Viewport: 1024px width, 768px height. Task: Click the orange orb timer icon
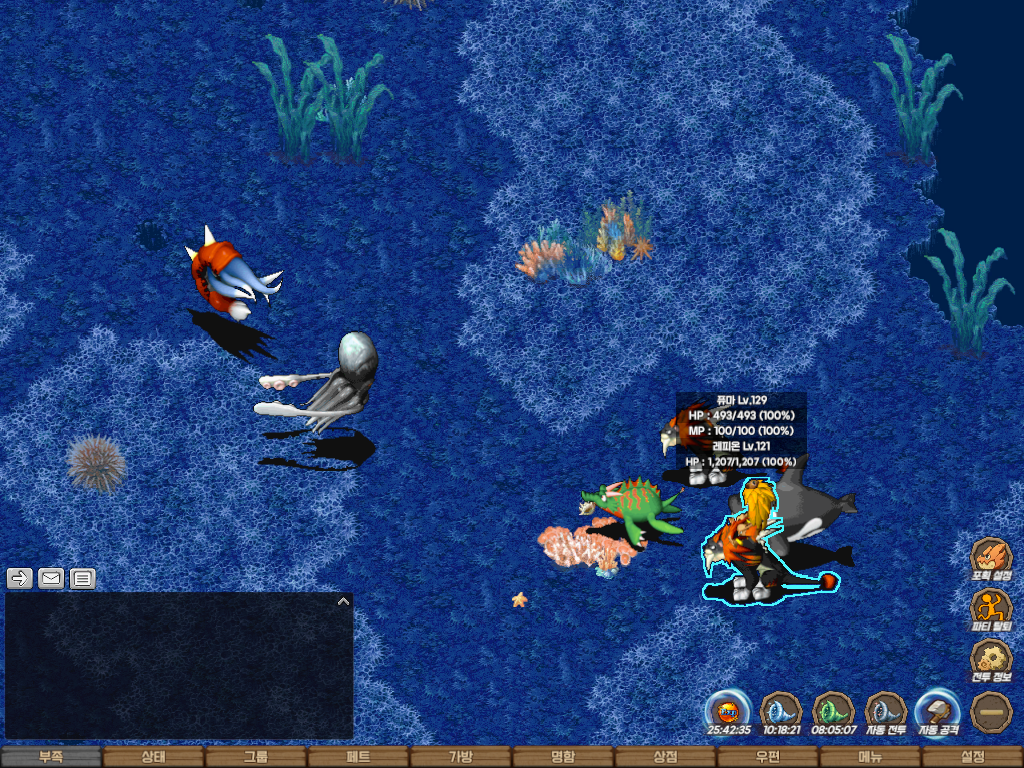tap(728, 712)
